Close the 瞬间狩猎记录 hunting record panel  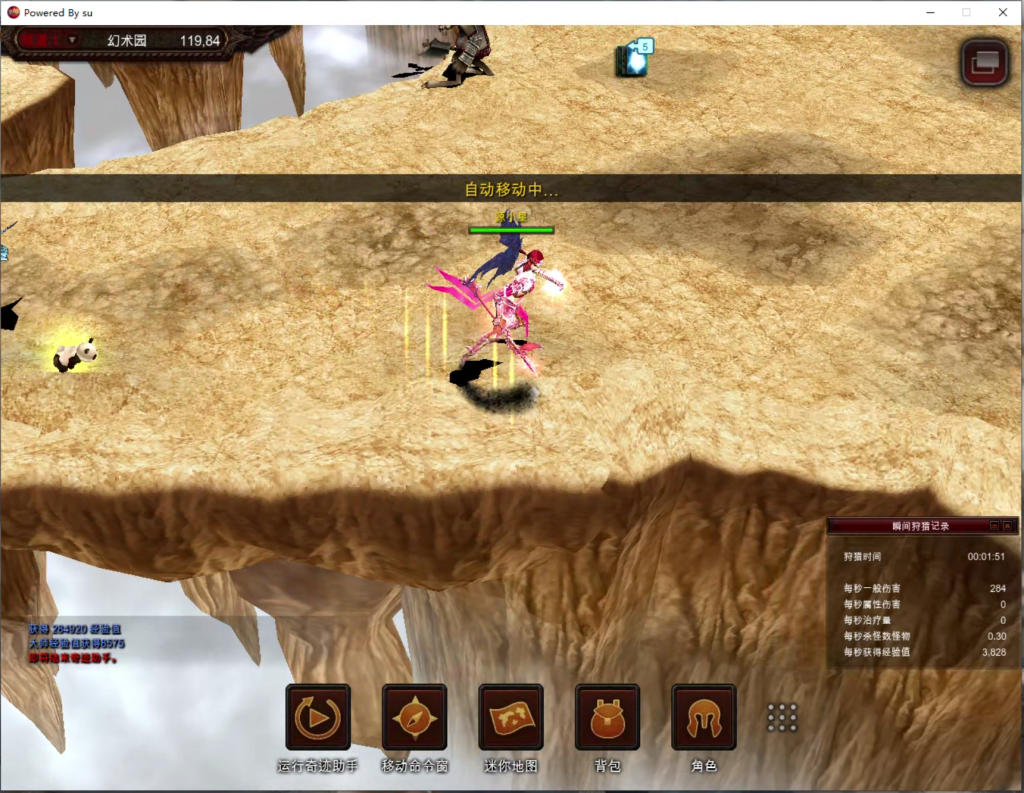point(1009,525)
